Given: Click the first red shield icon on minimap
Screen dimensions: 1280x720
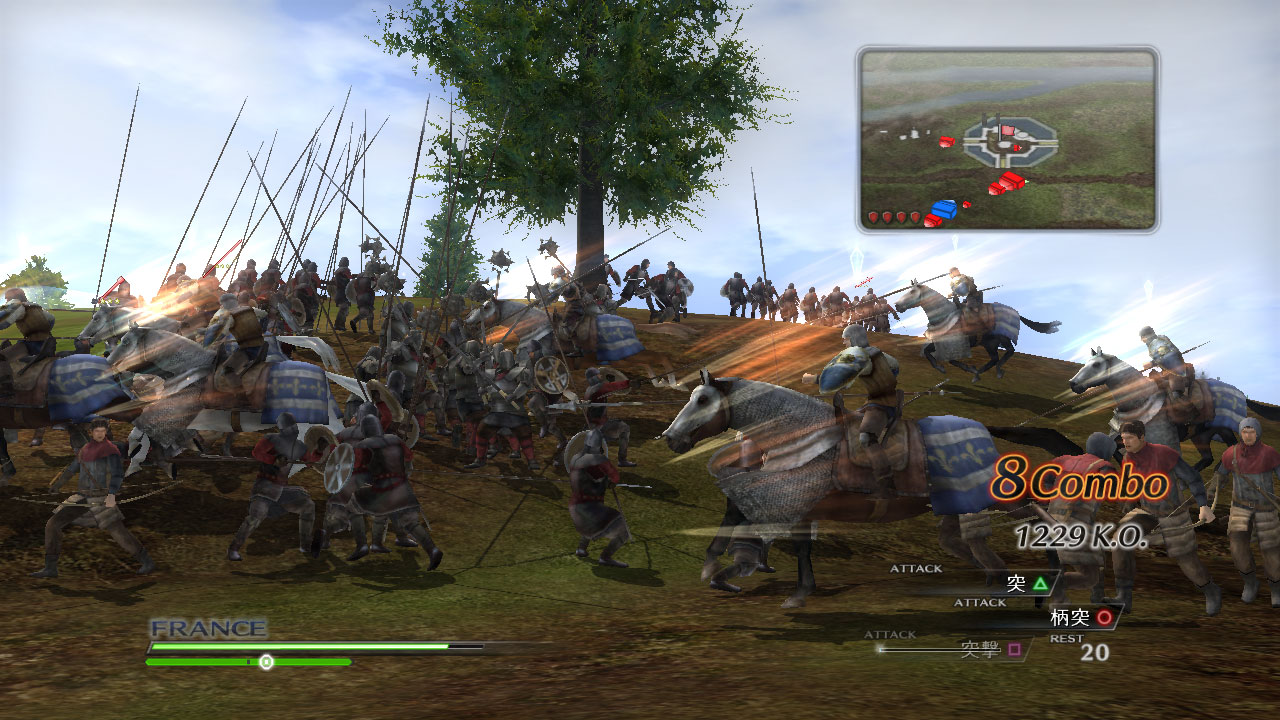Looking at the screenshot, I should click(x=871, y=216).
